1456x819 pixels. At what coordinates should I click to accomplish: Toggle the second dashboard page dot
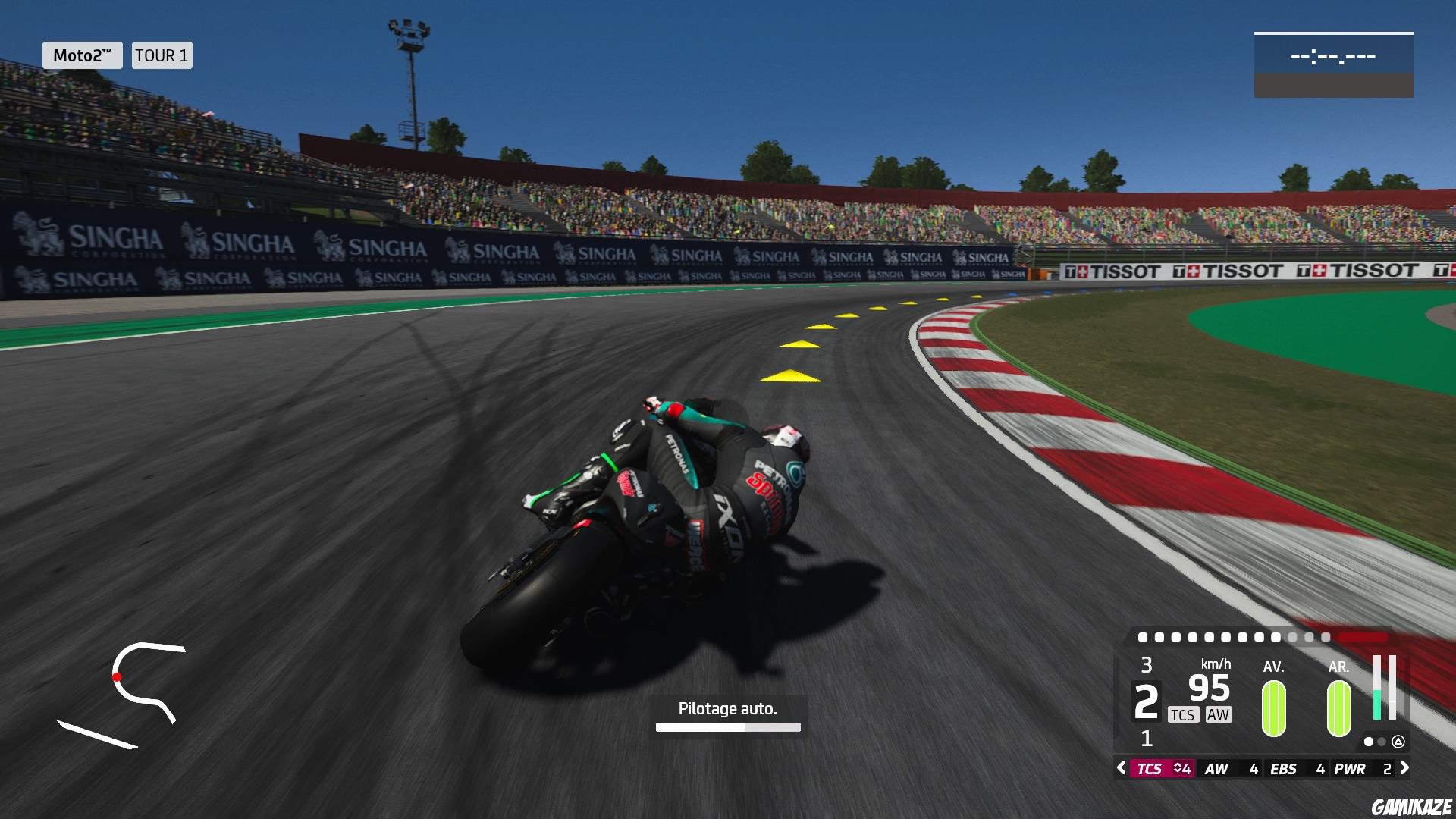[1382, 742]
